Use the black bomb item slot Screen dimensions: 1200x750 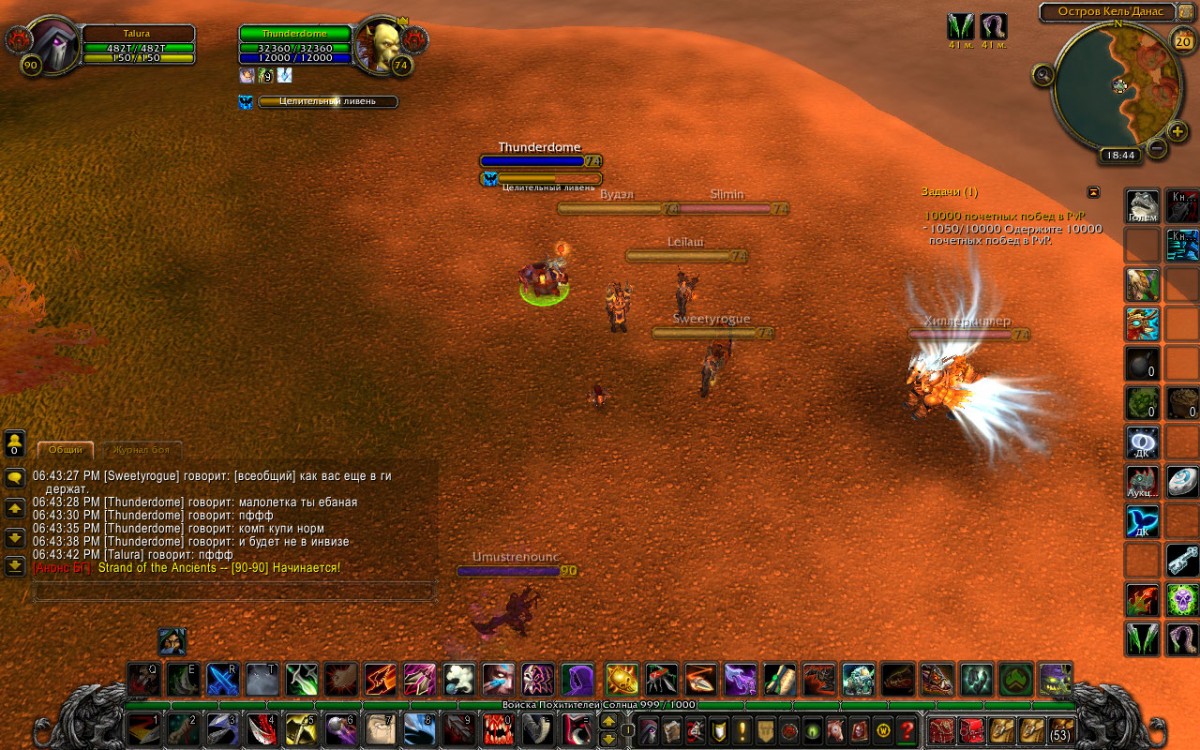coord(1143,361)
